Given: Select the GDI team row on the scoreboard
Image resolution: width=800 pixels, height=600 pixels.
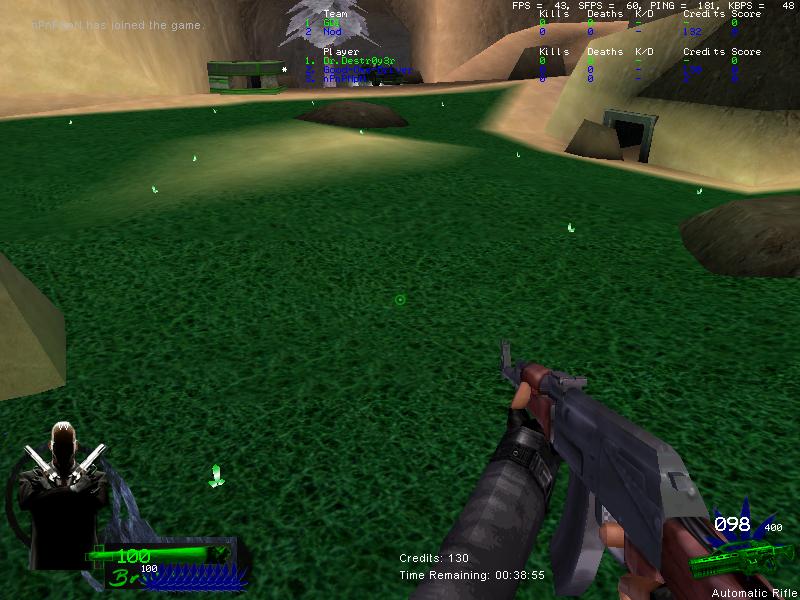Looking at the screenshot, I should pyautogui.click(x=331, y=23).
